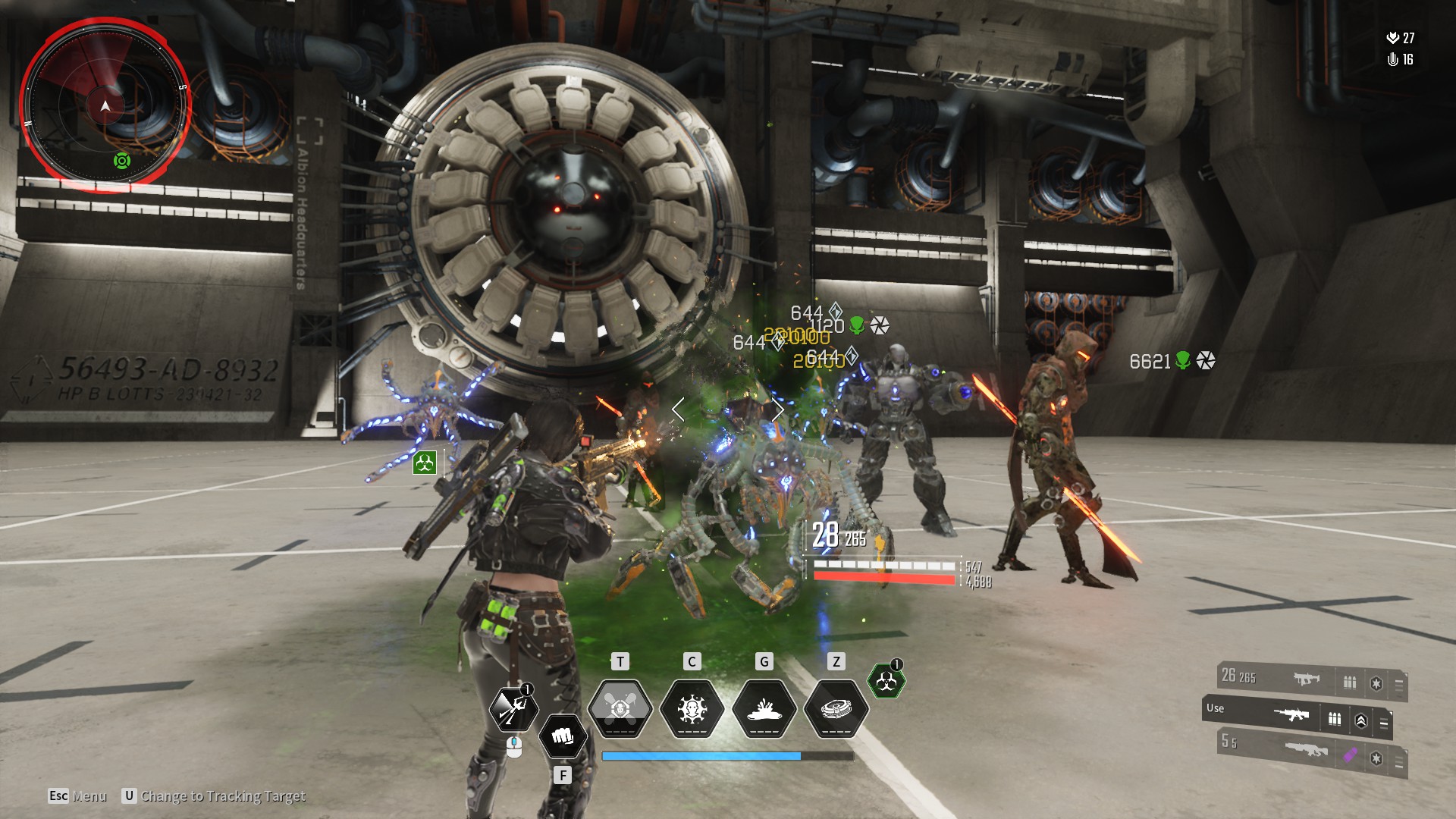This screenshot has height=819, width=1456.
Task: Click the green mission marker on the minimap
Action: point(122,161)
